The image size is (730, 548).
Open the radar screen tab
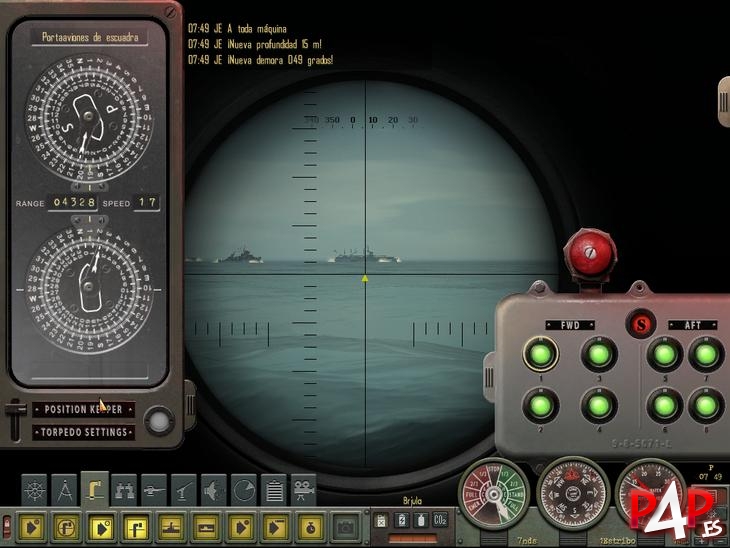pos(243,489)
